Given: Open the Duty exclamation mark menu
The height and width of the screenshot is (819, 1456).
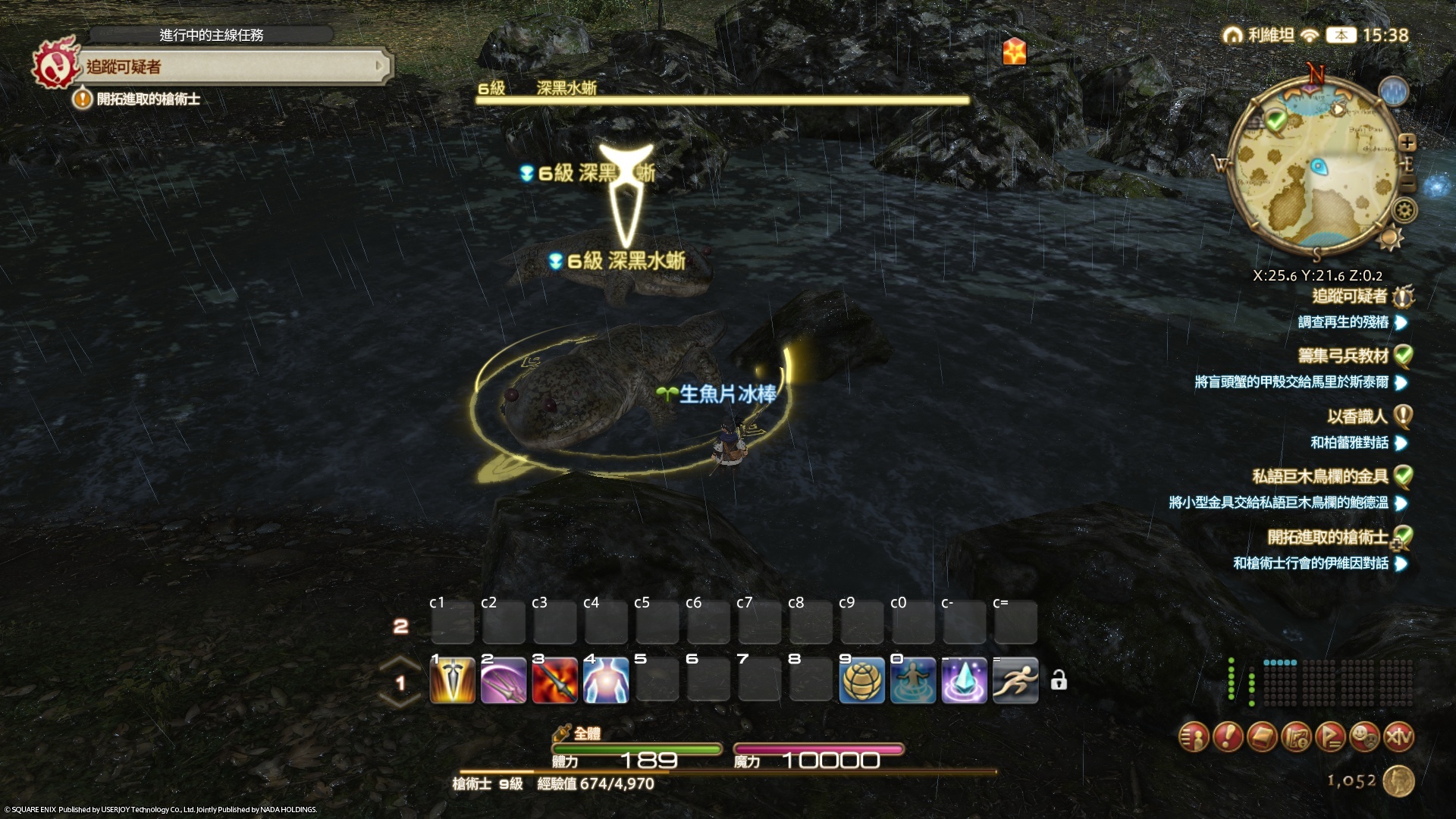Looking at the screenshot, I should pos(1228,736).
